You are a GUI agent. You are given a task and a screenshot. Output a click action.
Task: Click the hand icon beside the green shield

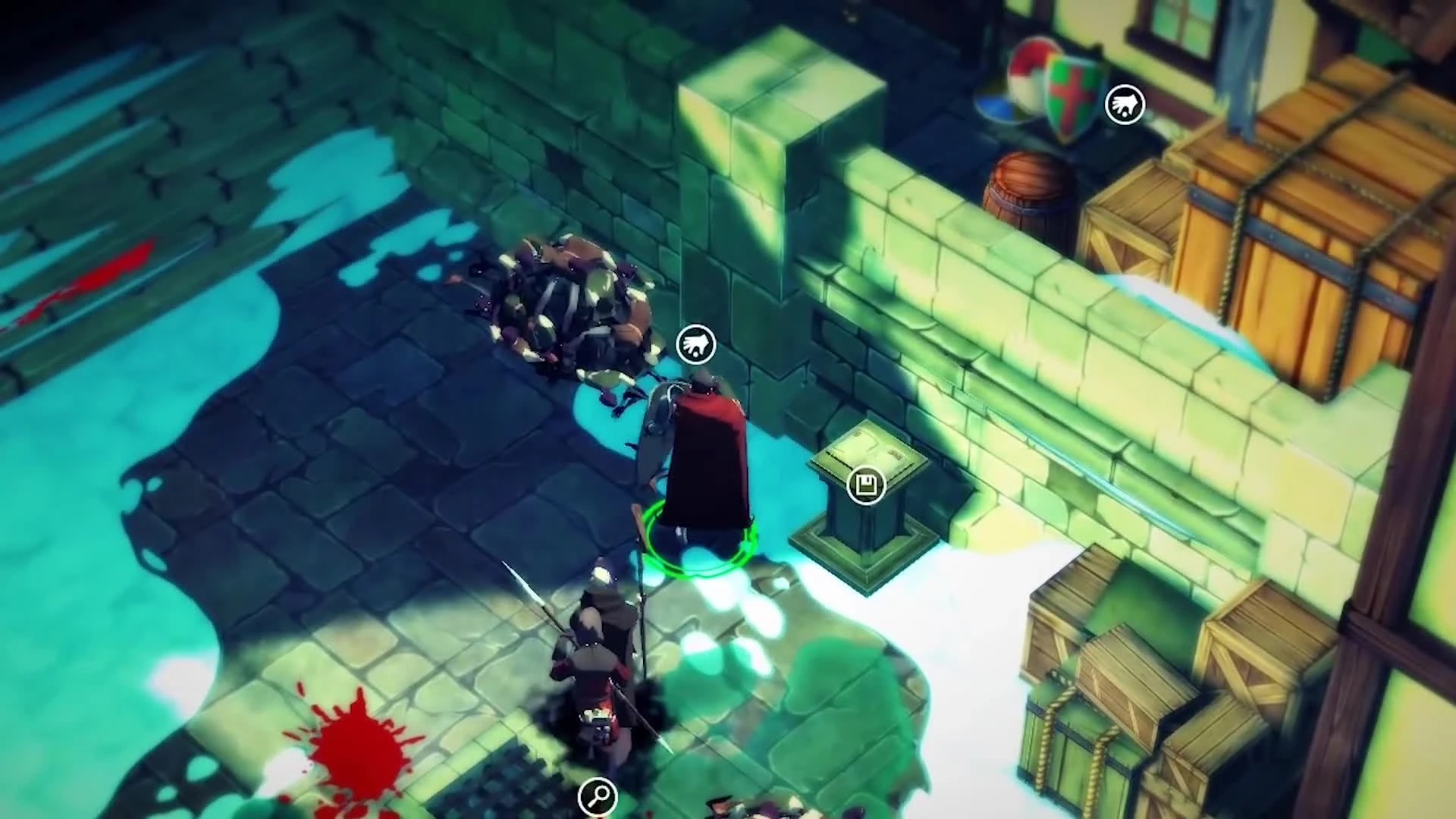pos(1124,105)
